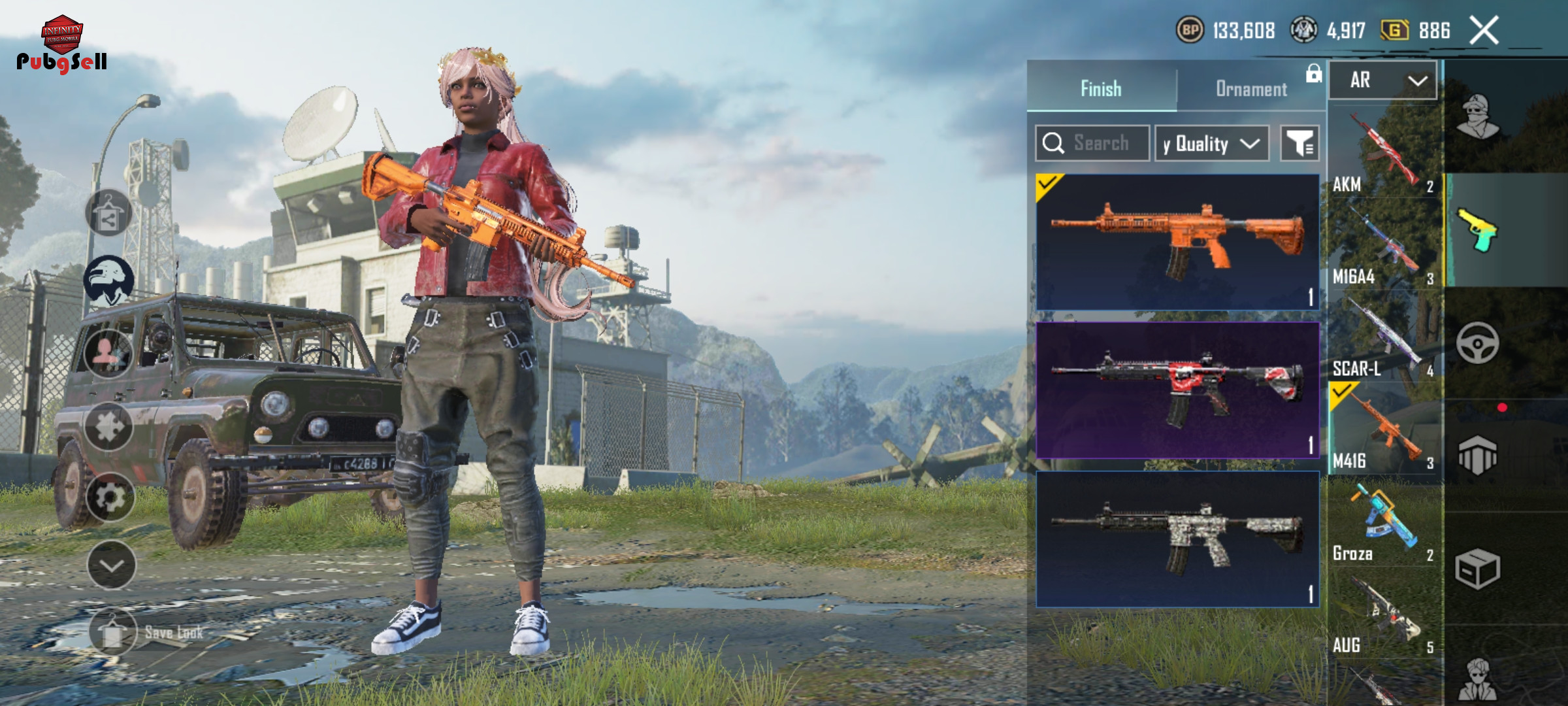Choose the red and white M416 finish
1568x706 pixels.
click(1177, 390)
